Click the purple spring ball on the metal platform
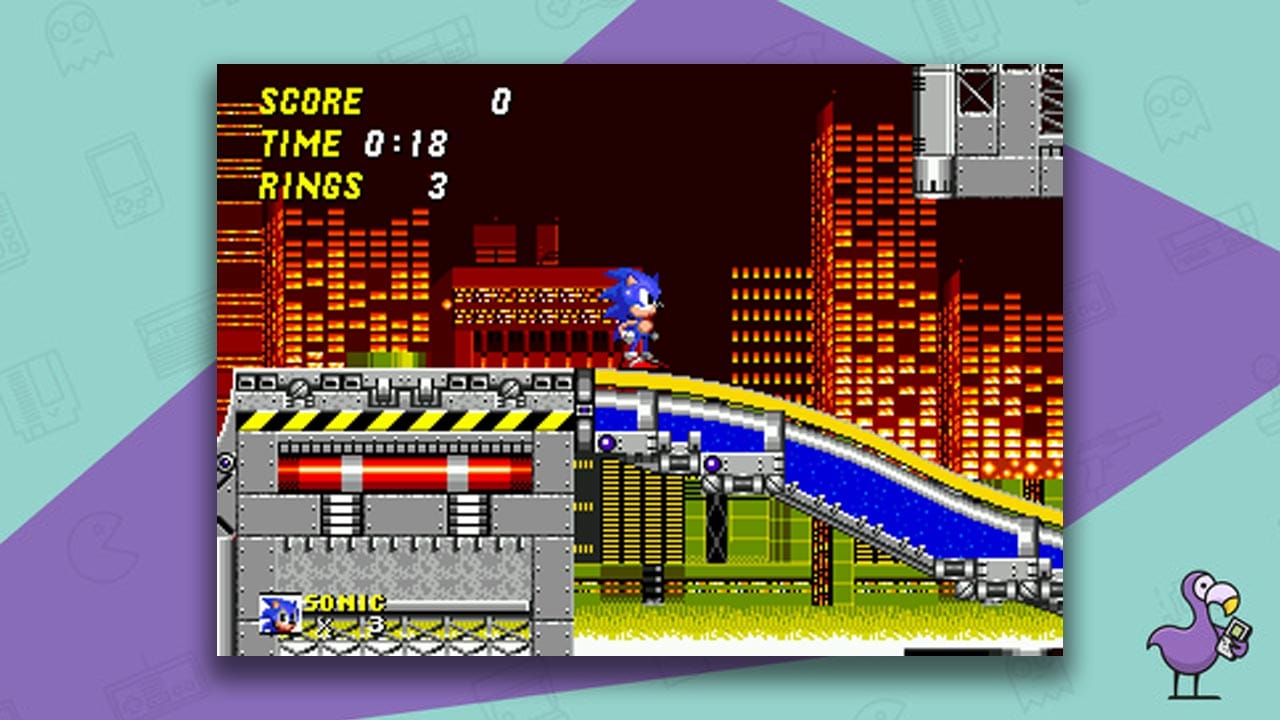 (x=606, y=440)
